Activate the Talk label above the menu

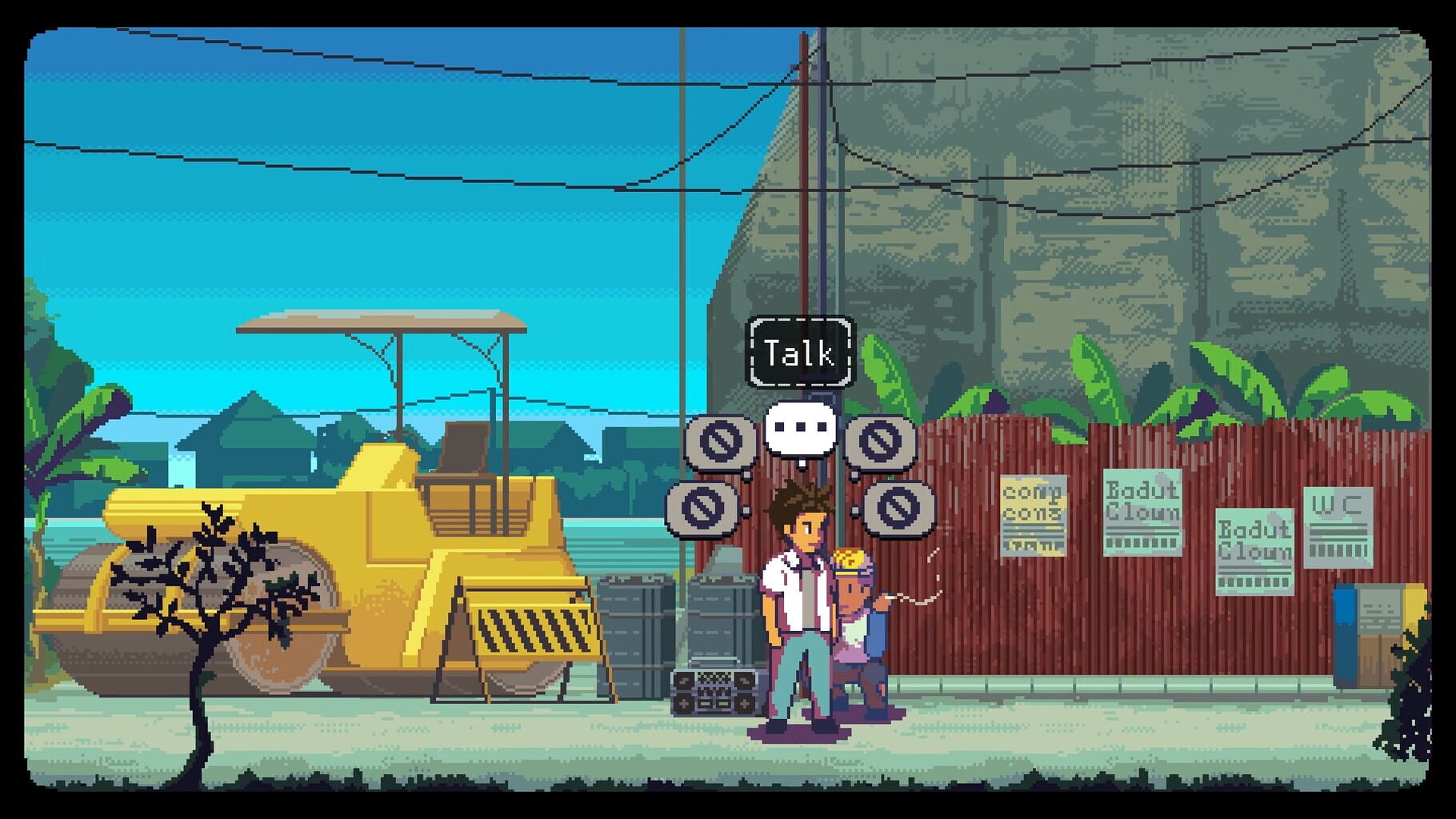pyautogui.click(x=800, y=350)
